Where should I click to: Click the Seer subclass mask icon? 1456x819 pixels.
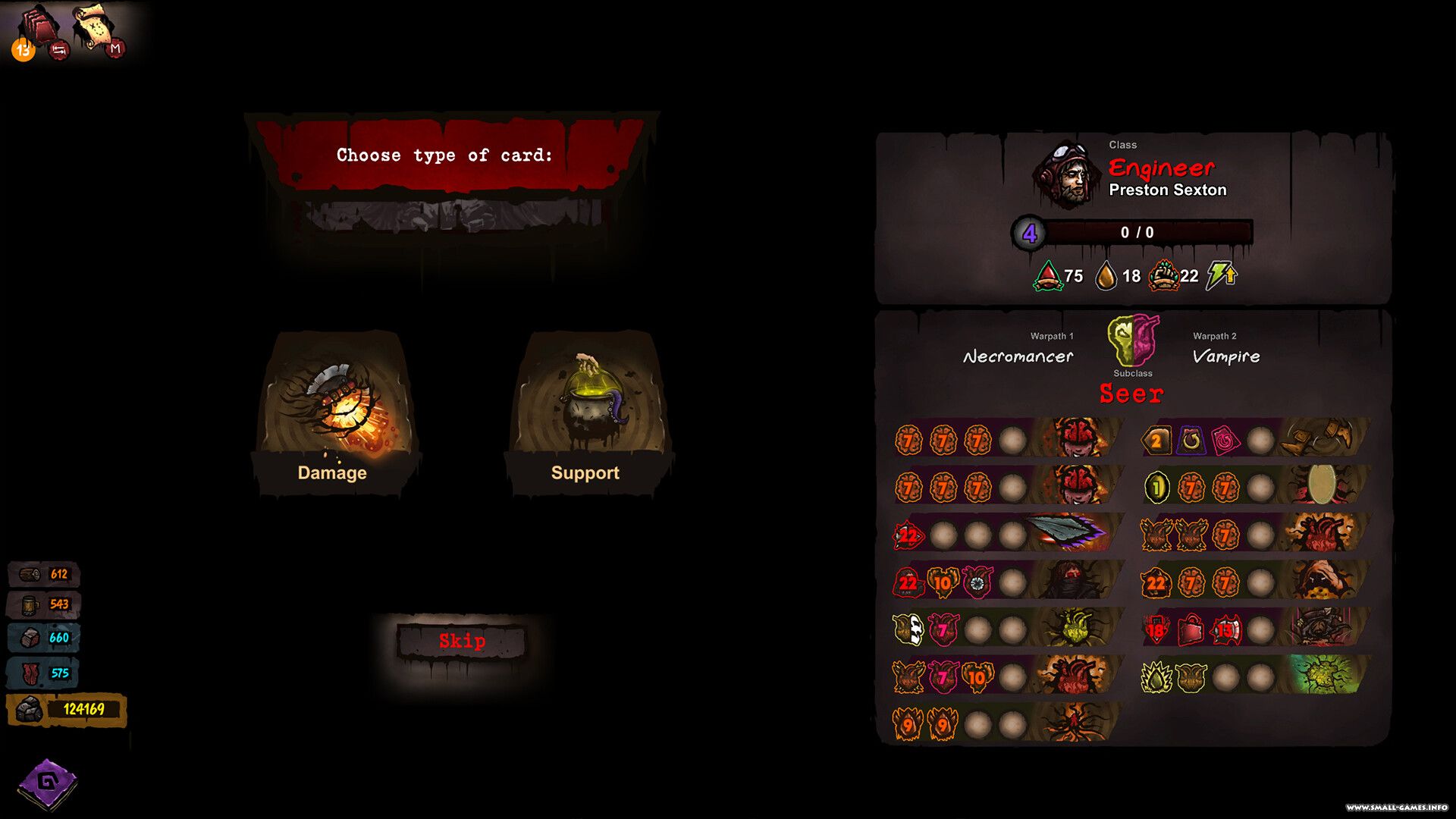point(1133,341)
